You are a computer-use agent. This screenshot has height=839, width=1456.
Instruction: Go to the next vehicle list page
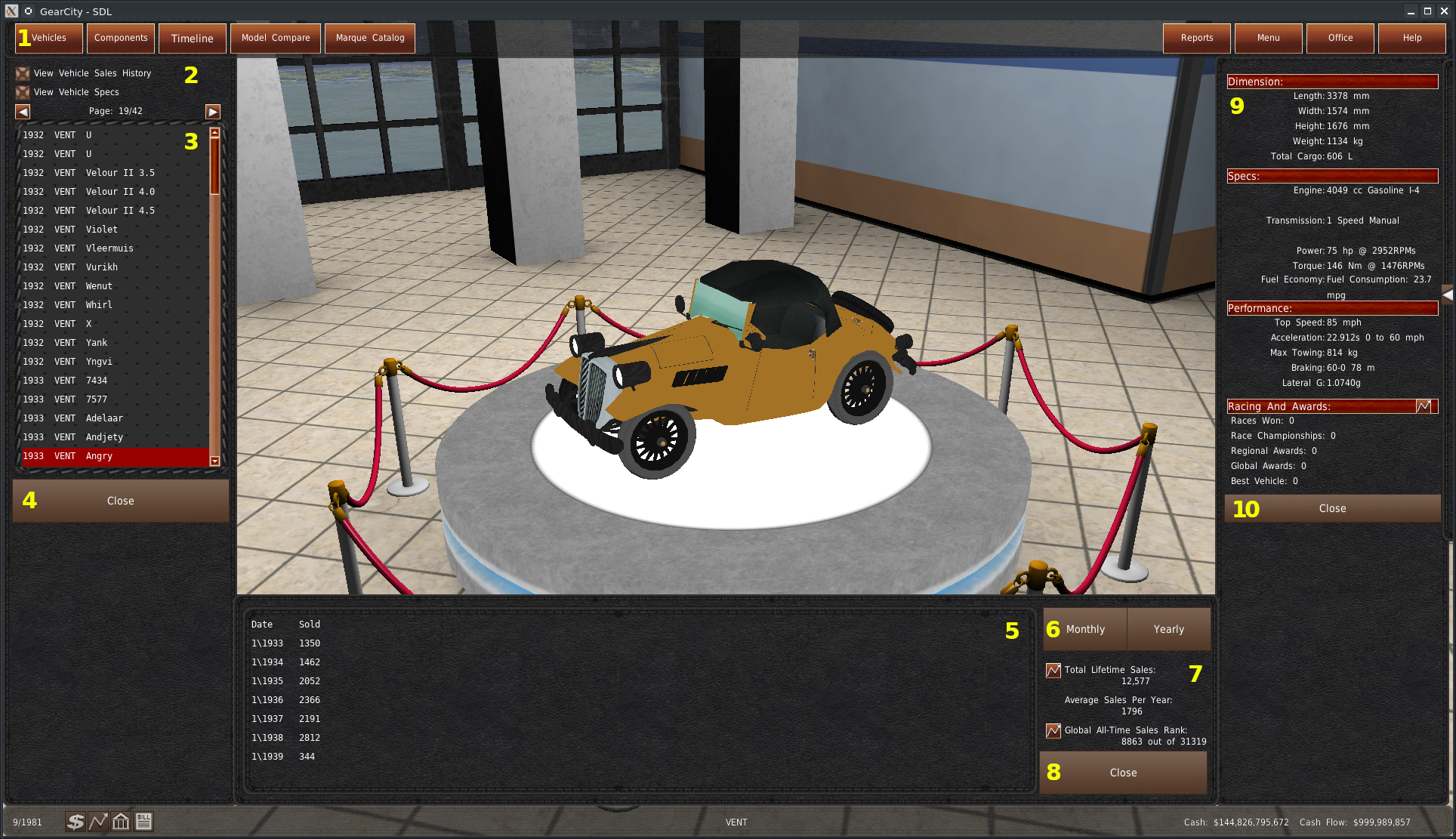tap(213, 112)
